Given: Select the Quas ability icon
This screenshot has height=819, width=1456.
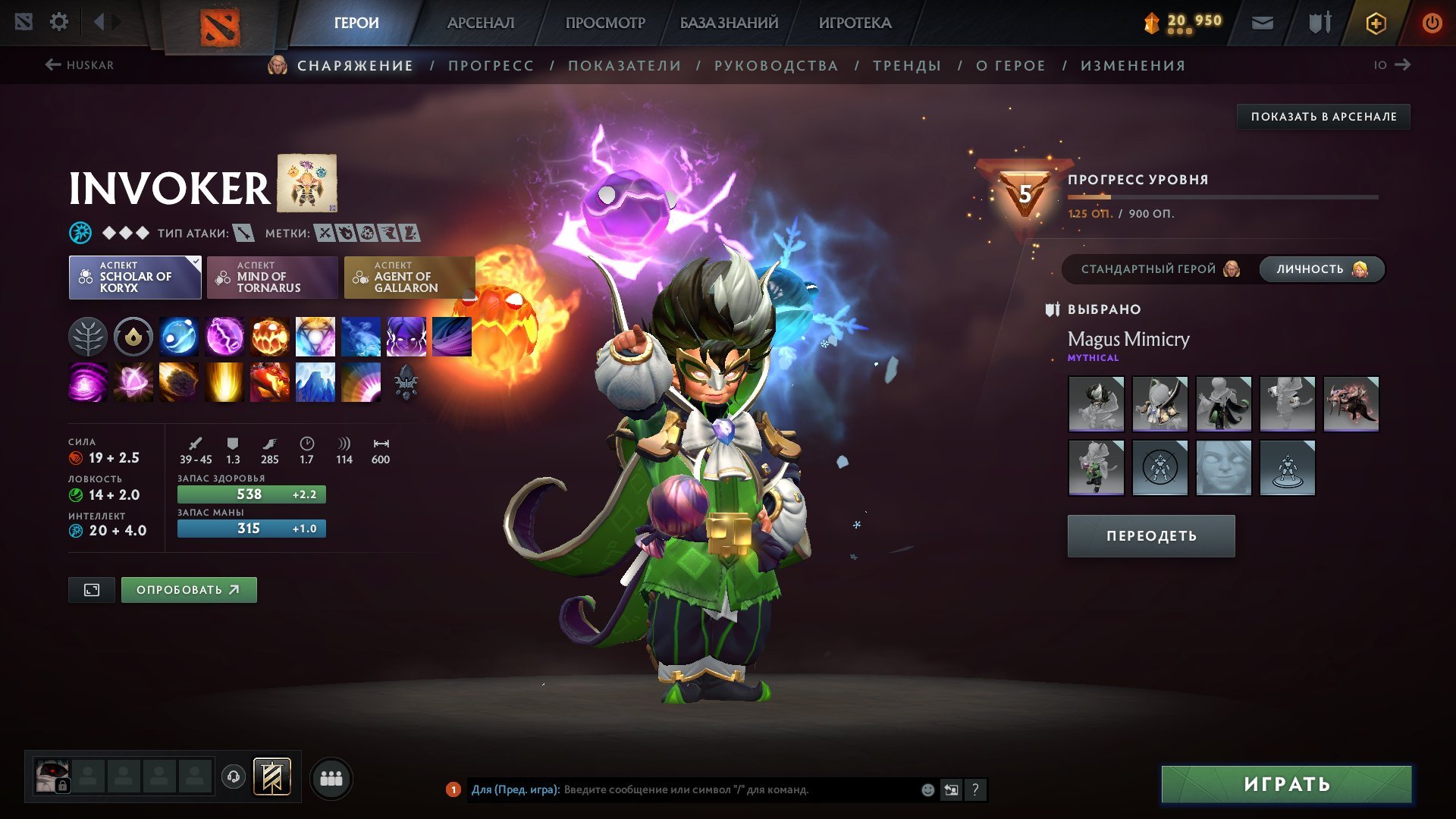Looking at the screenshot, I should tap(178, 337).
